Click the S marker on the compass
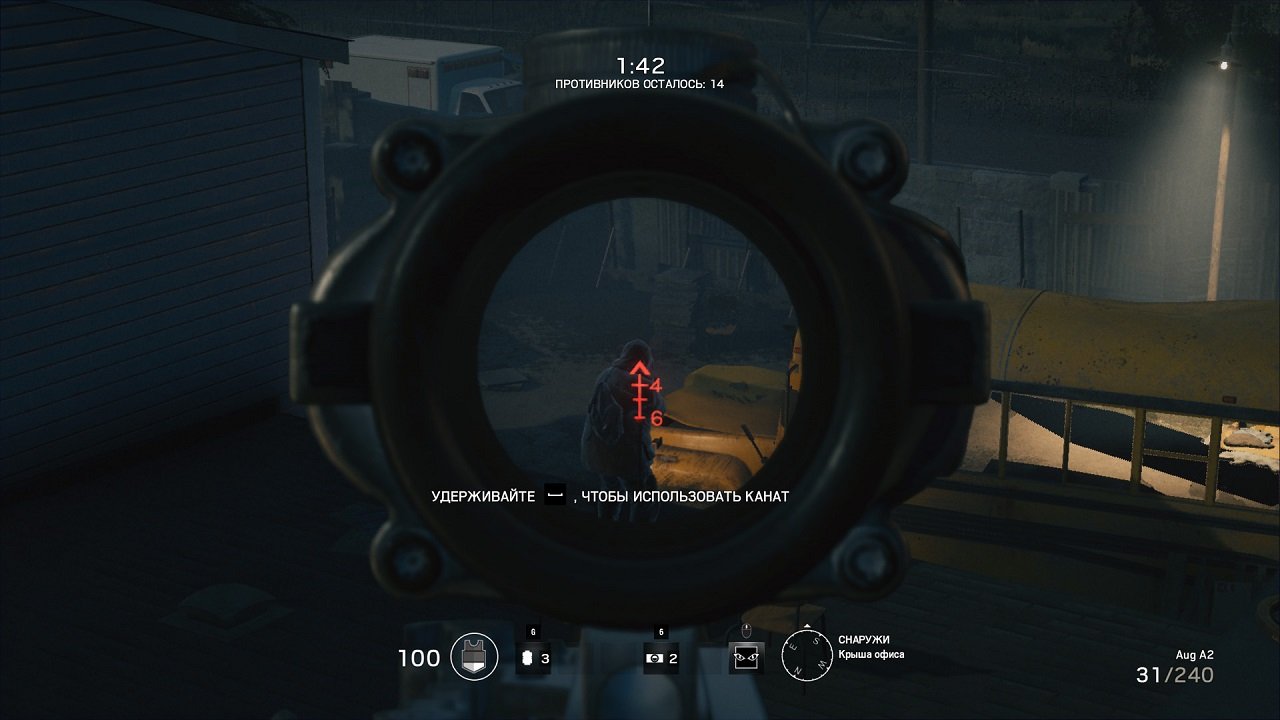The width and height of the screenshot is (1280, 720). tap(816, 641)
